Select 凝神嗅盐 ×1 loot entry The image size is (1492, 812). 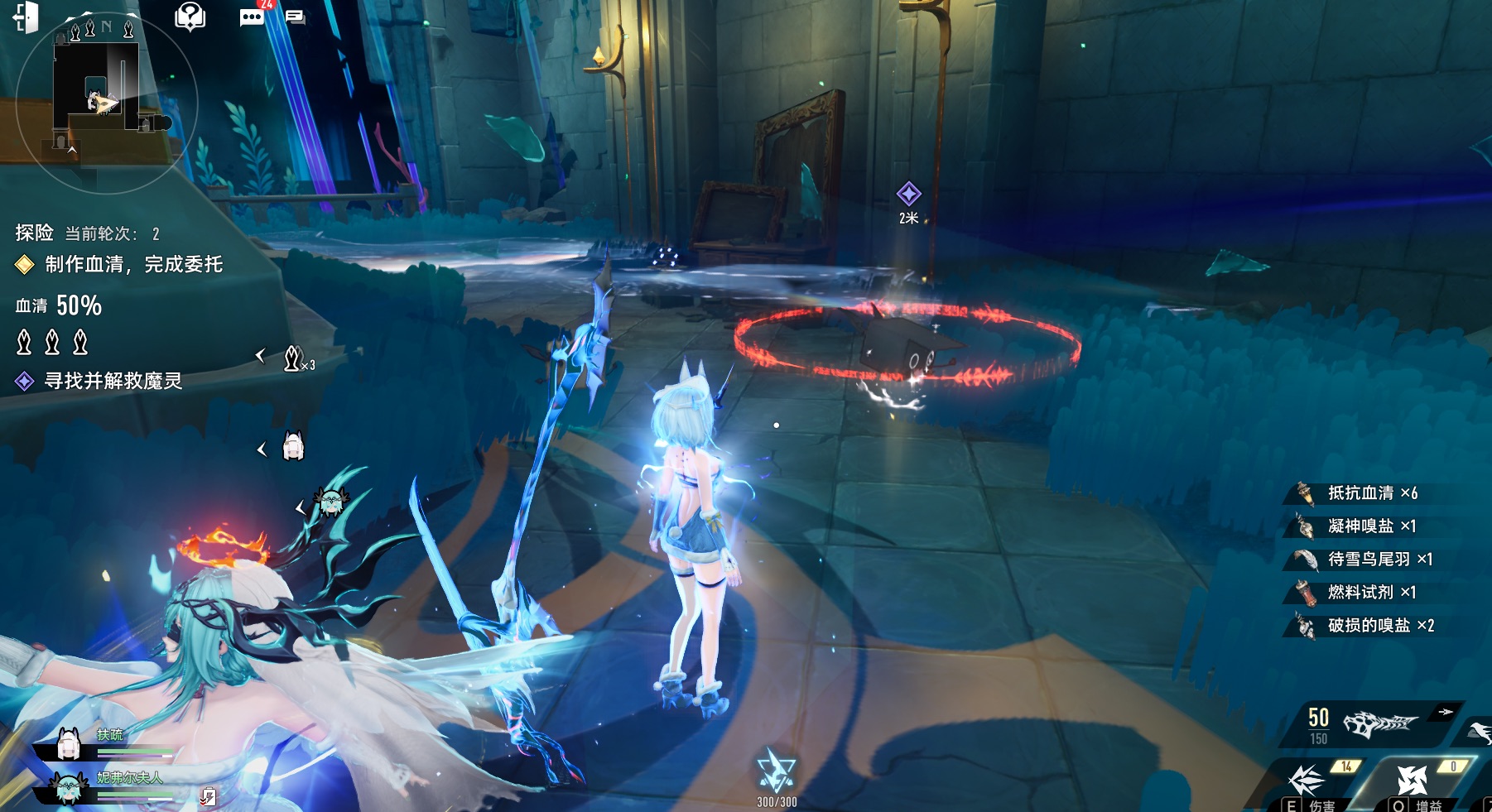tap(1370, 526)
